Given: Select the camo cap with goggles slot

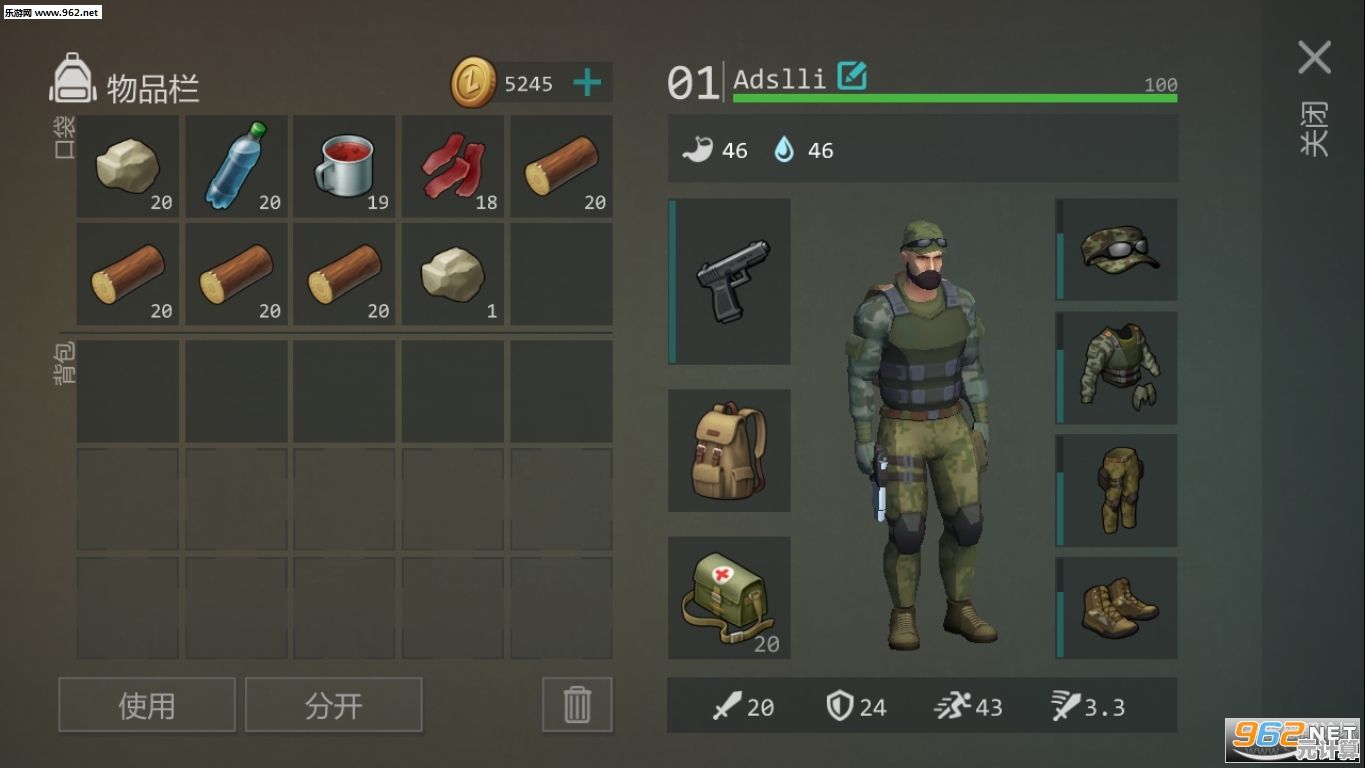Looking at the screenshot, I should (1118, 249).
